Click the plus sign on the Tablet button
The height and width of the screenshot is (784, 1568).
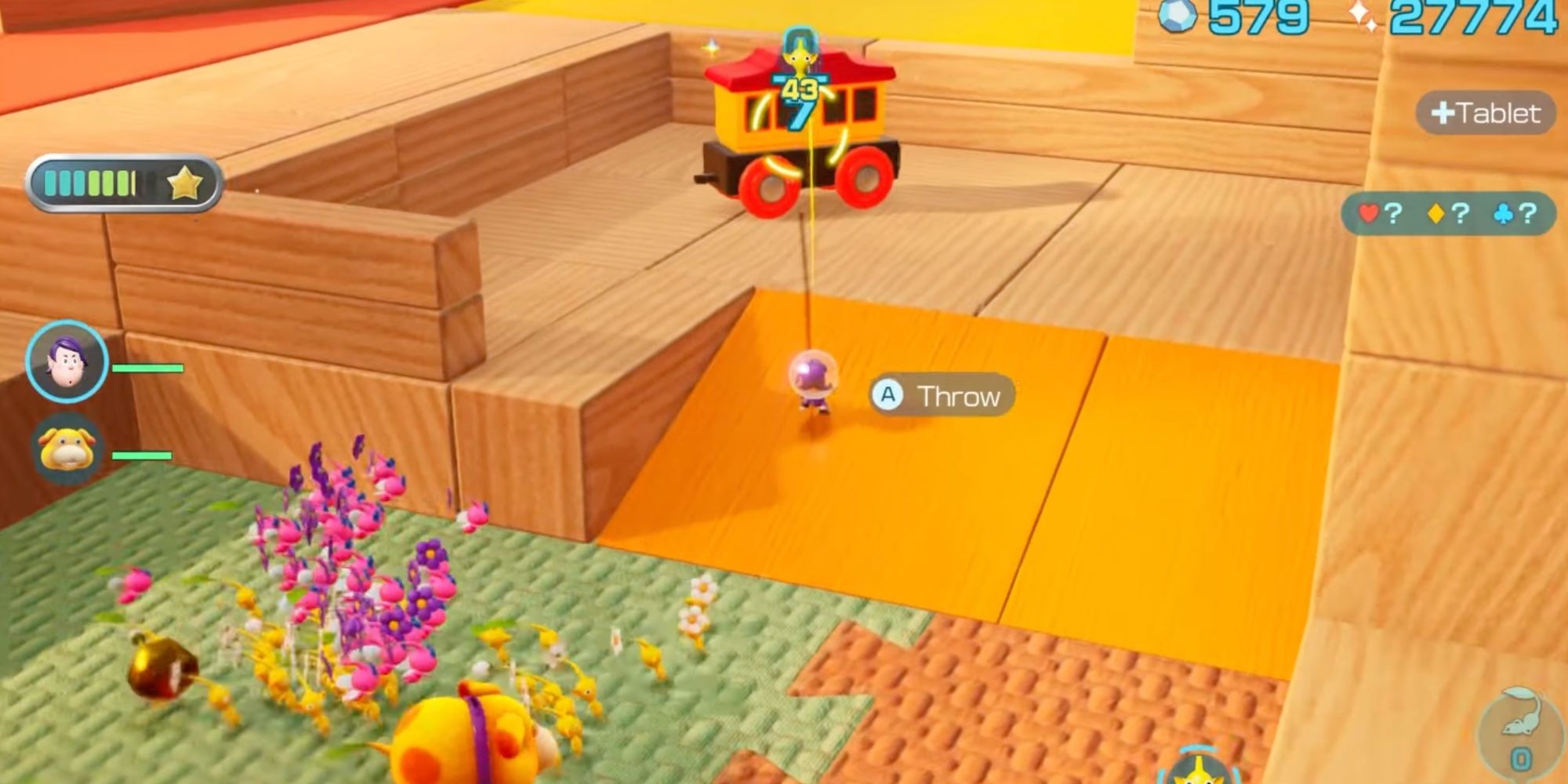(x=1443, y=113)
